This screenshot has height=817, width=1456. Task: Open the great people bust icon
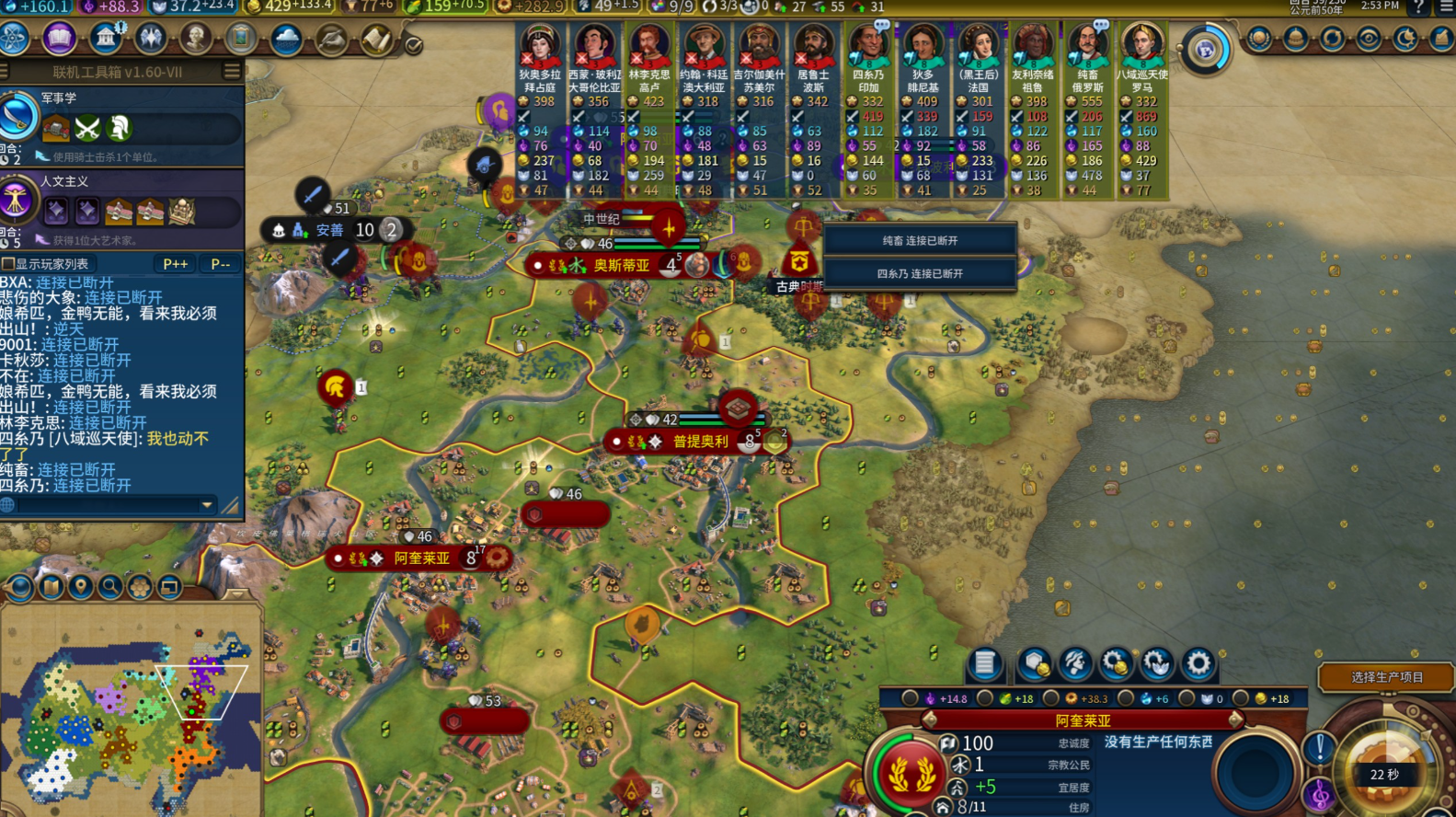tap(196, 39)
